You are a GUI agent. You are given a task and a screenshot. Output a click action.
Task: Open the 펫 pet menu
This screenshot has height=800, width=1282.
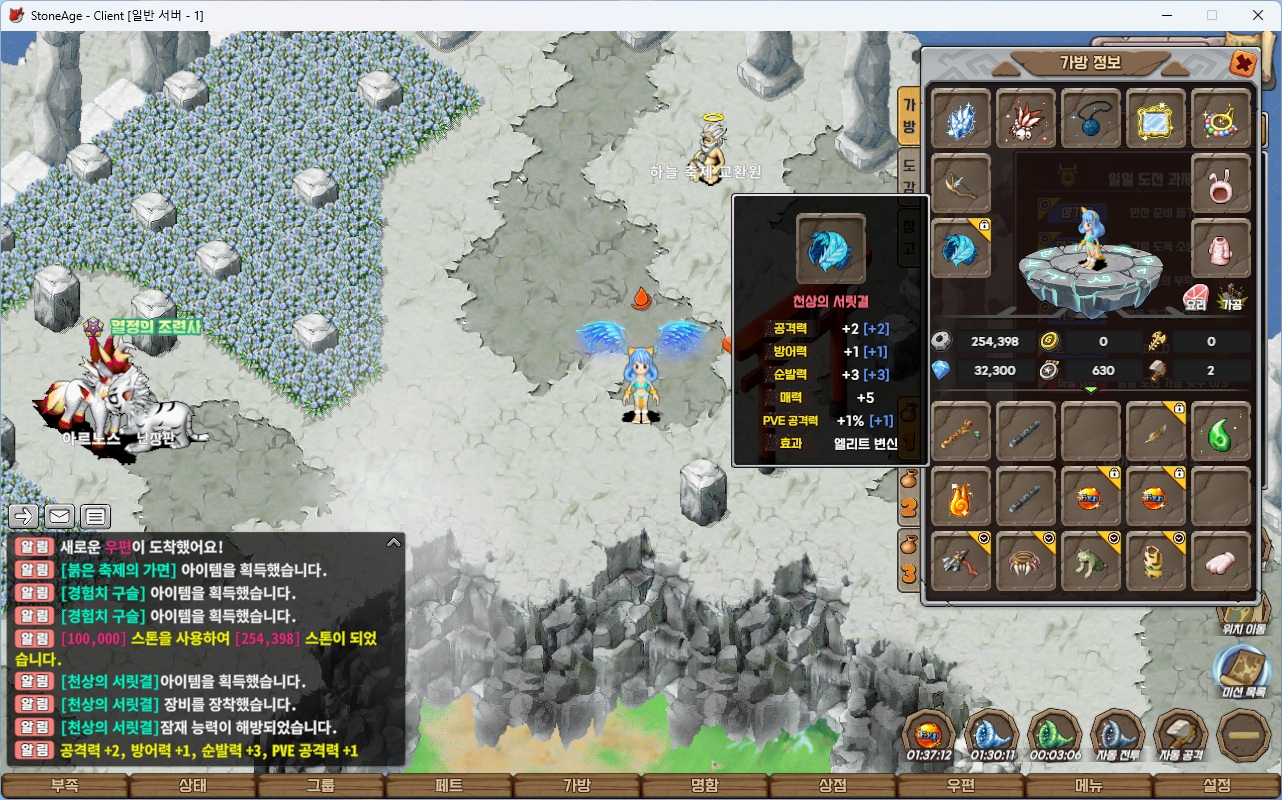(449, 785)
